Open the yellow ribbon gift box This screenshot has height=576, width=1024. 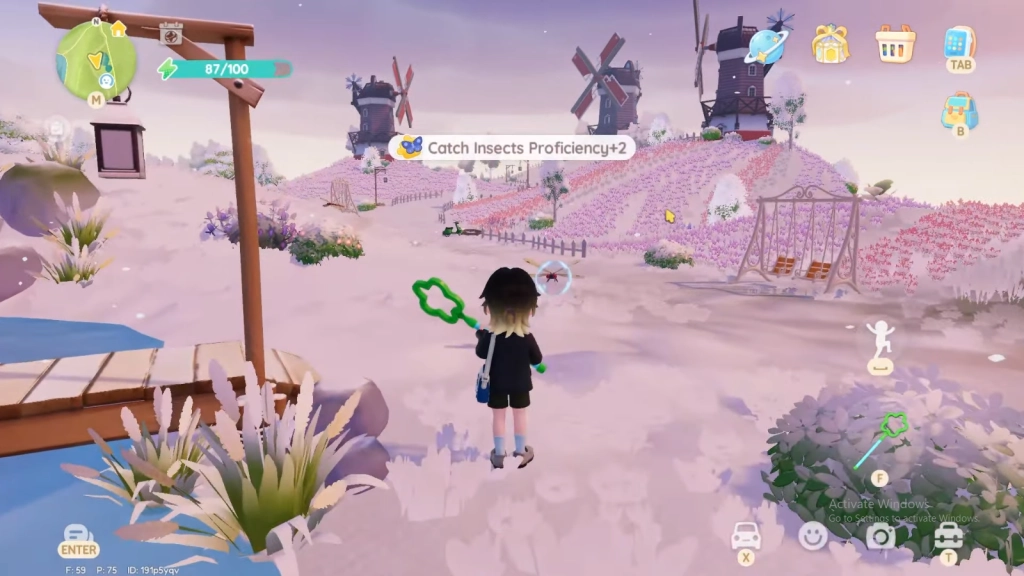[x=829, y=43]
